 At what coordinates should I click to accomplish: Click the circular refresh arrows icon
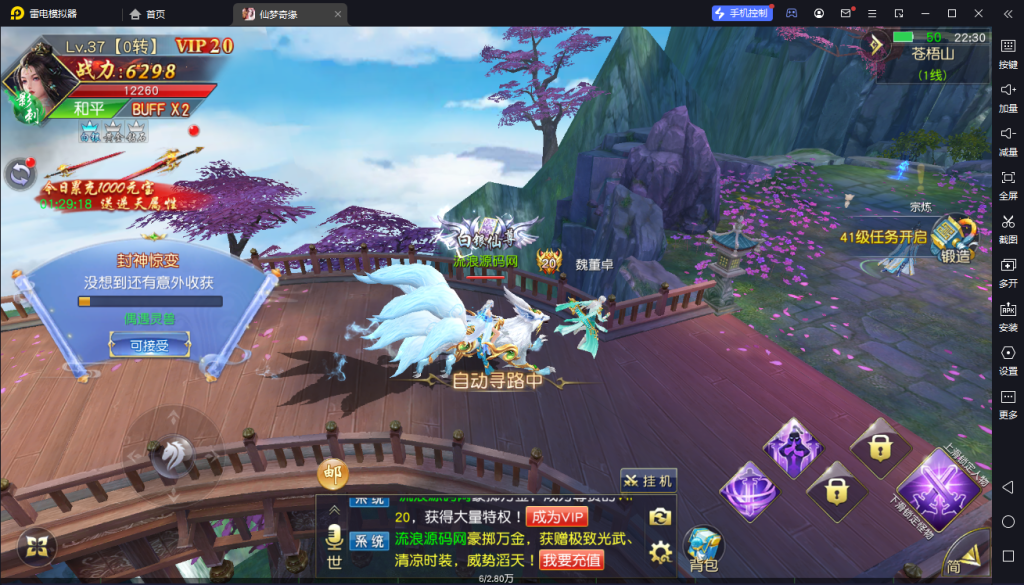pos(19,174)
